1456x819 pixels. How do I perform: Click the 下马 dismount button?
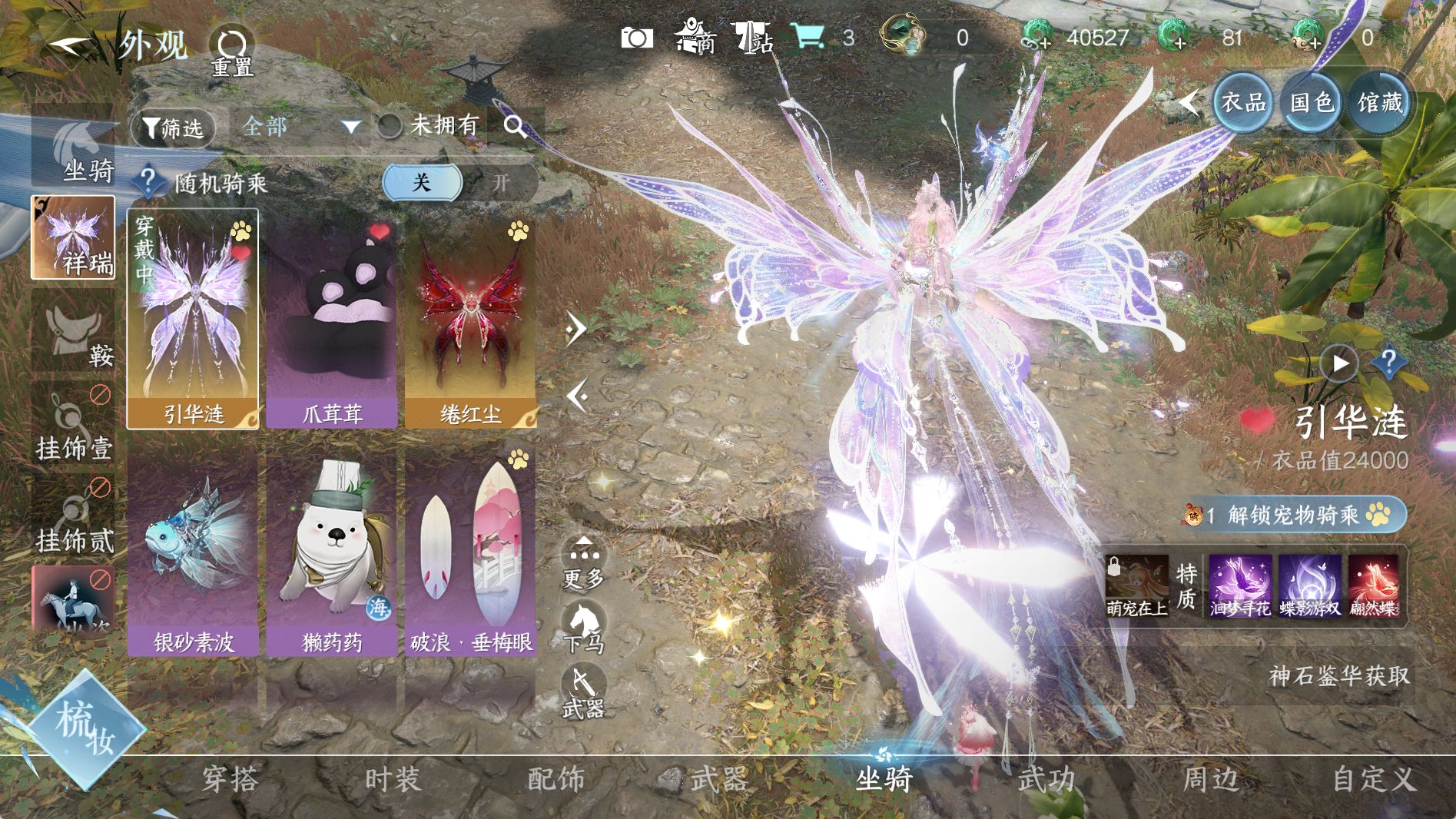[x=584, y=628]
